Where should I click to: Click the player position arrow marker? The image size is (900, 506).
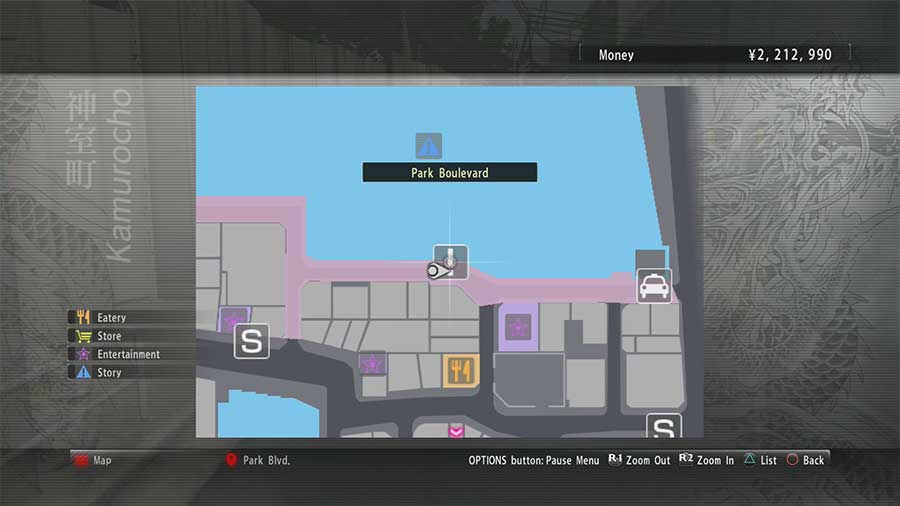[x=438, y=270]
